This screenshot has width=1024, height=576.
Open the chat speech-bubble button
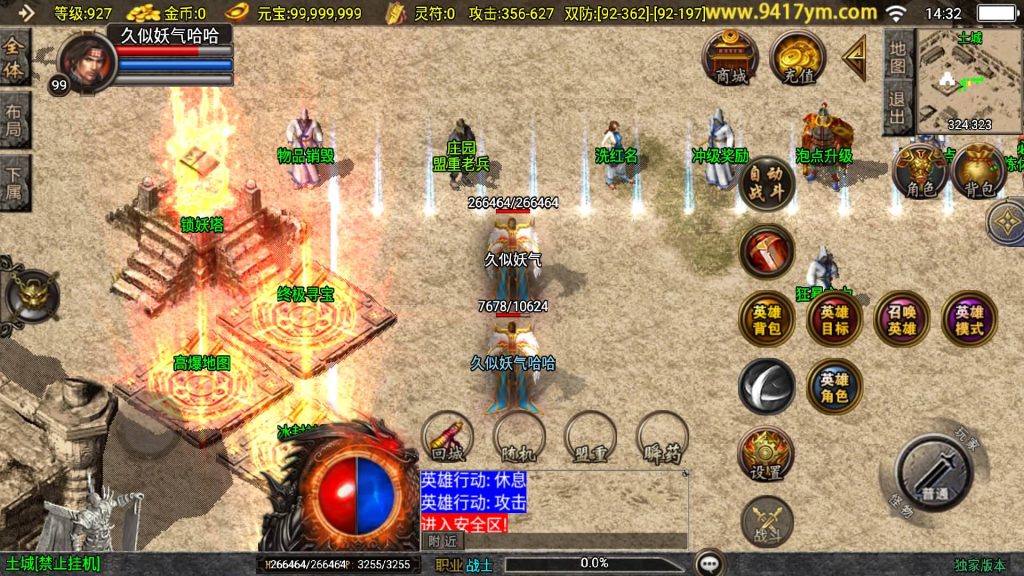tap(711, 563)
